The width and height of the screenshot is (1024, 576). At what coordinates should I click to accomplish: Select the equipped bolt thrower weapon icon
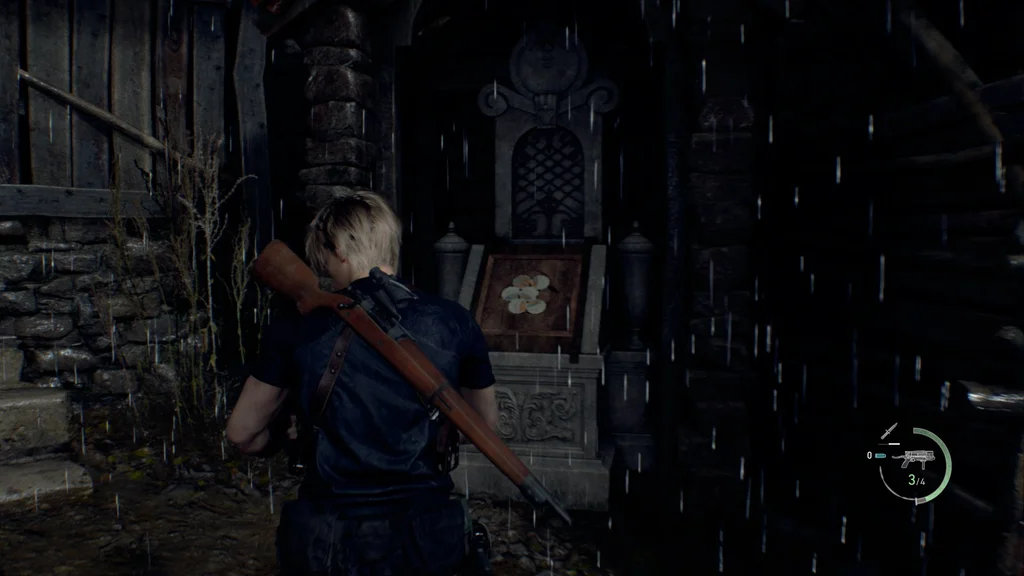[x=915, y=459]
